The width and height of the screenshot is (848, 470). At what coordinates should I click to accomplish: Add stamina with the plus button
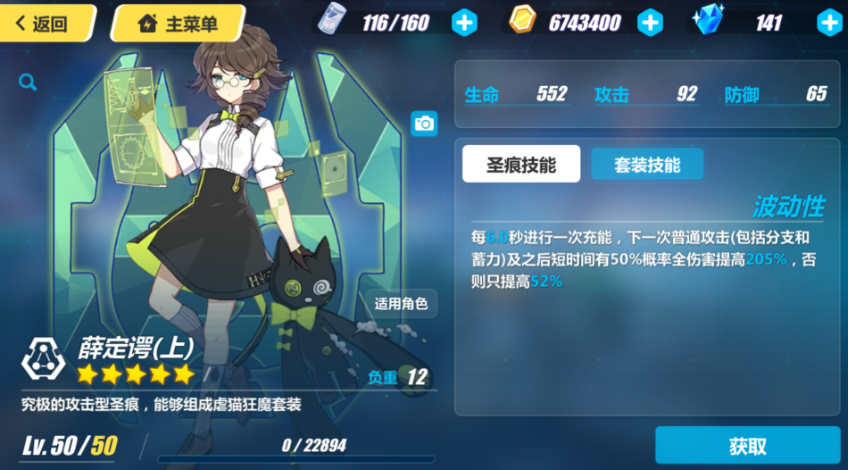[464, 22]
